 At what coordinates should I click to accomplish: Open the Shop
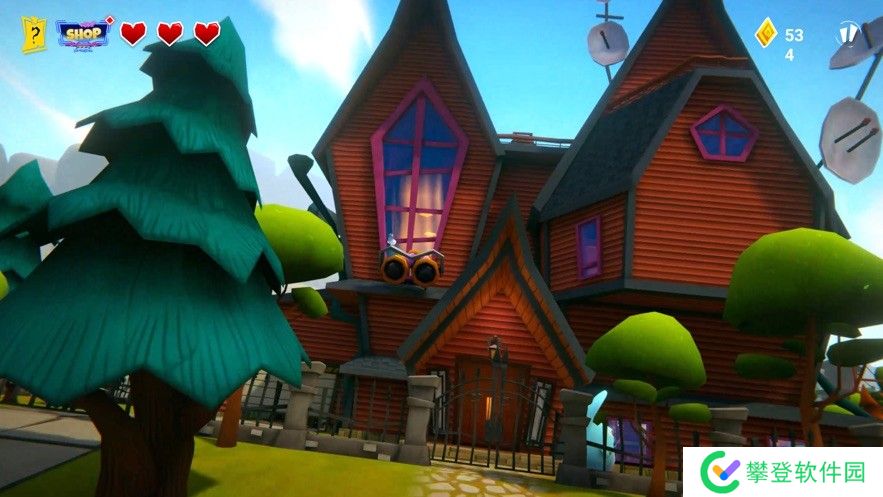click(83, 33)
